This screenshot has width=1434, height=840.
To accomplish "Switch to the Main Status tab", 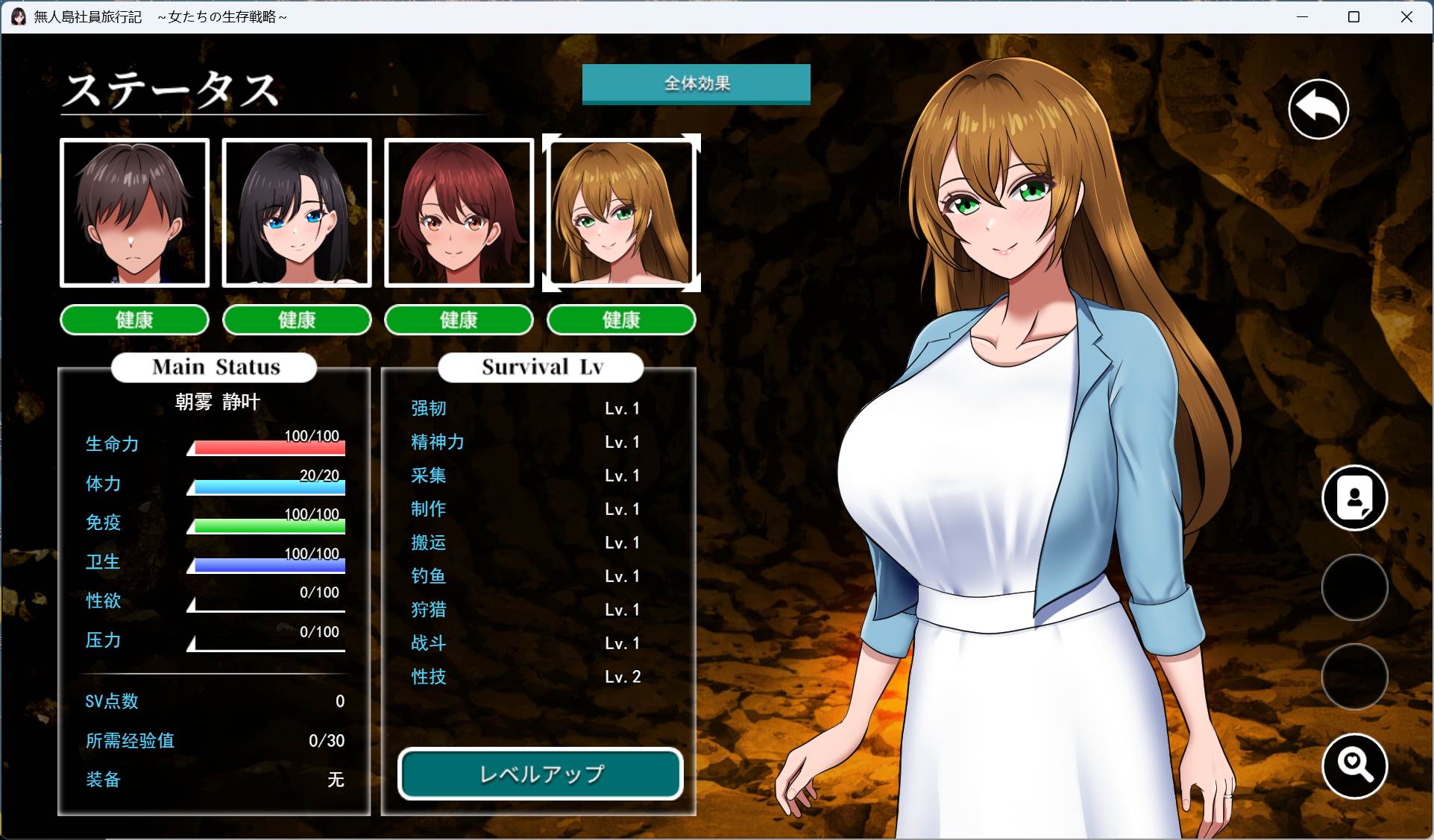I will tap(214, 367).
